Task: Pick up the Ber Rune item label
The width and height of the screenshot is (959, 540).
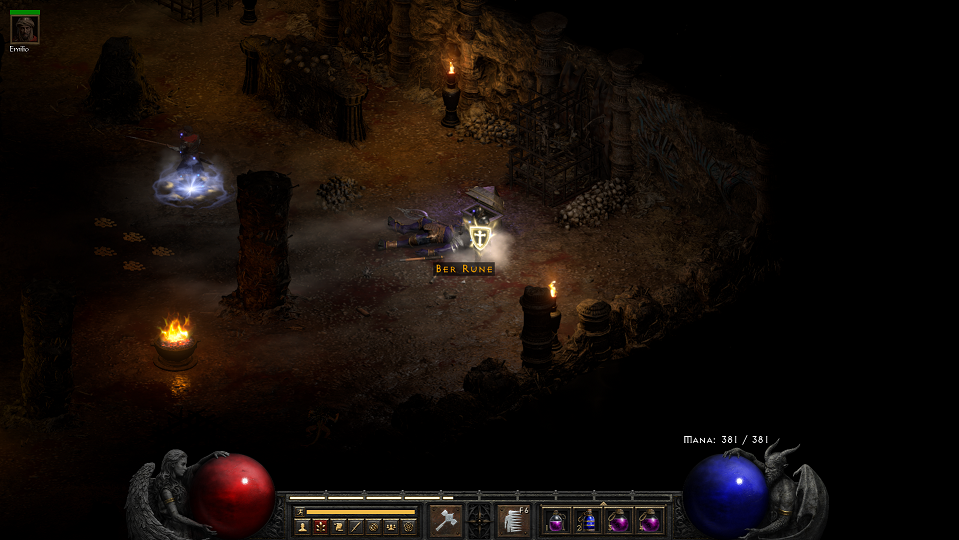Action: click(x=464, y=269)
